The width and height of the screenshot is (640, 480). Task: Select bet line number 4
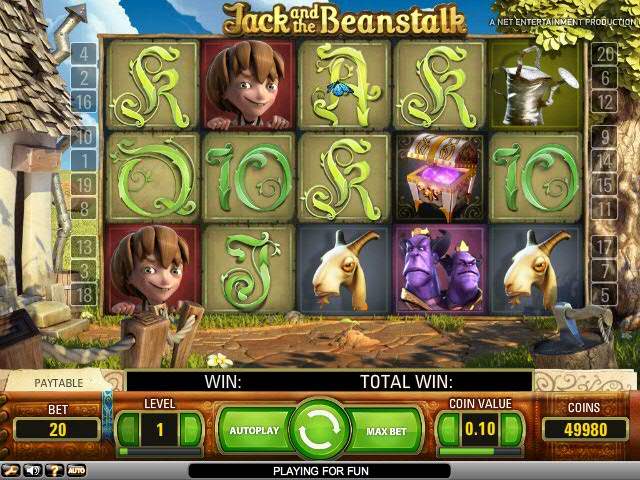click(84, 54)
